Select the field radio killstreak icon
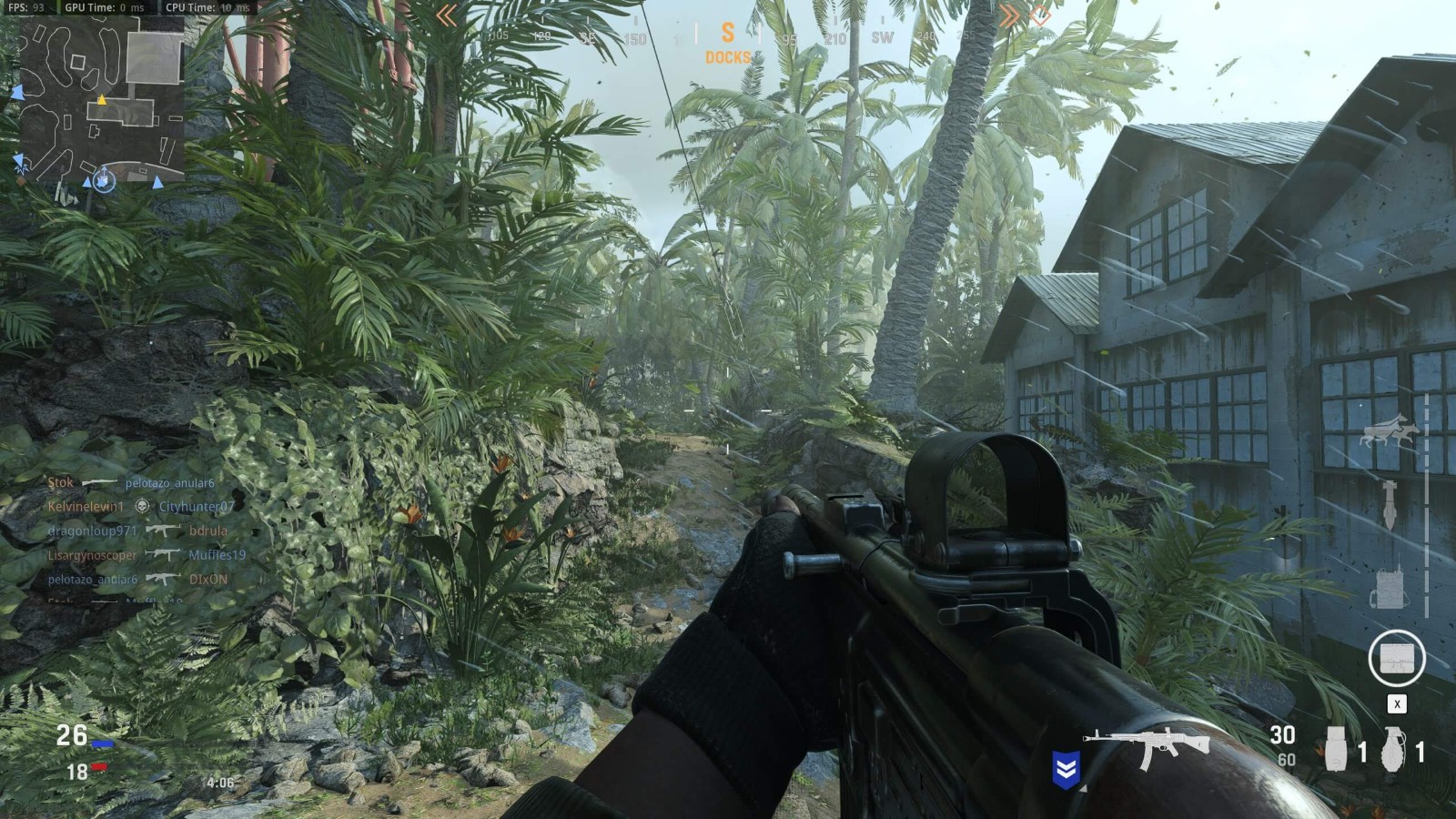The width and height of the screenshot is (1456, 819). [x=1388, y=587]
